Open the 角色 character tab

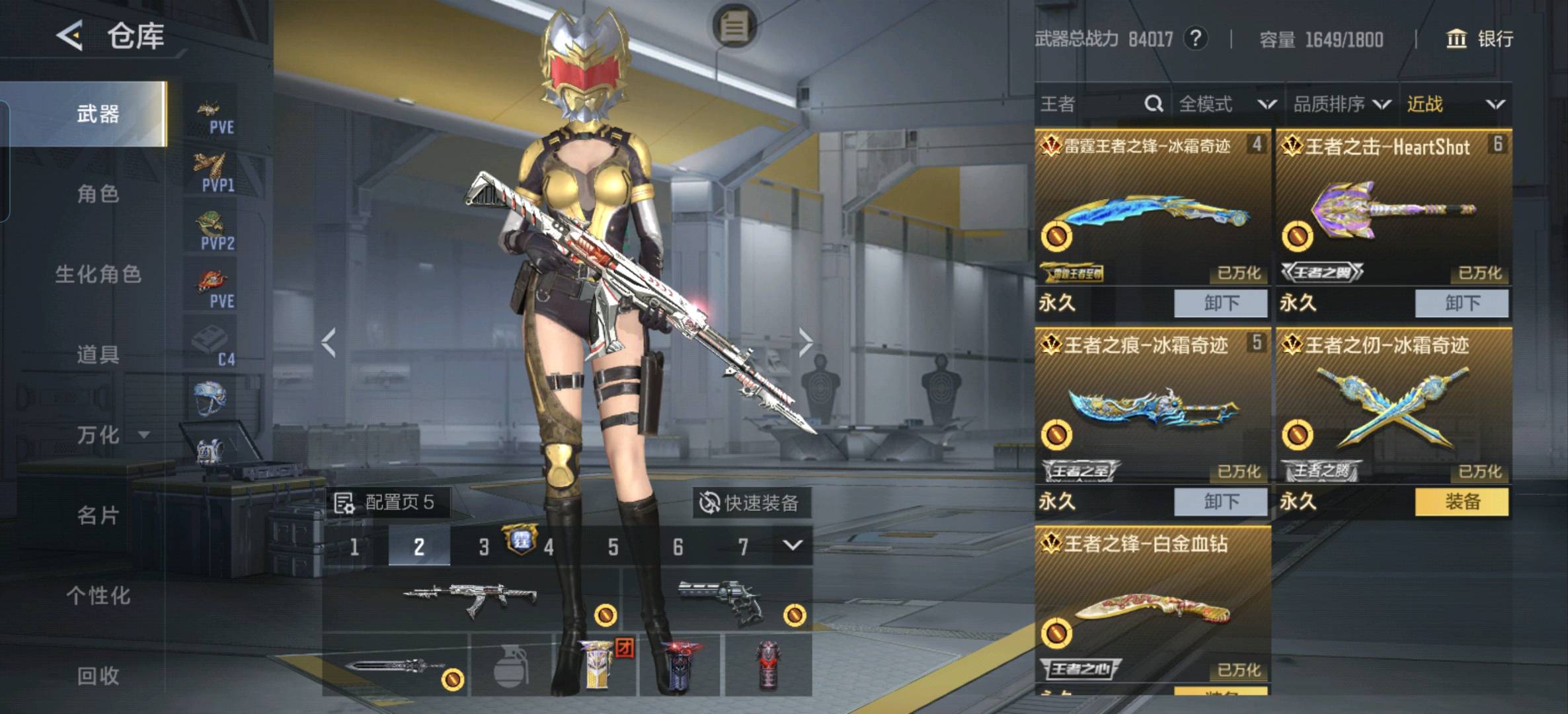[98, 194]
